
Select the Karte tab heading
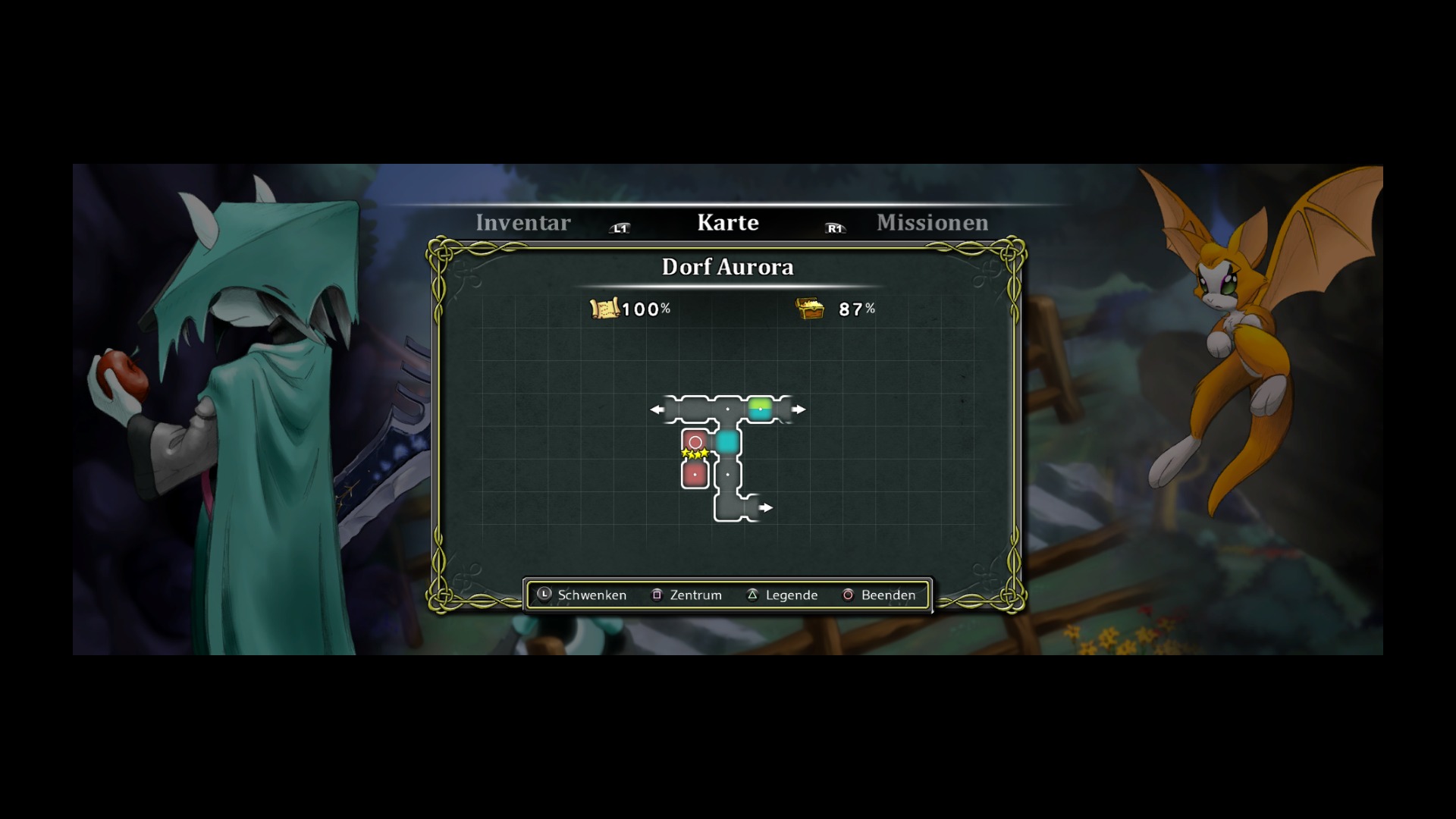pos(727,223)
